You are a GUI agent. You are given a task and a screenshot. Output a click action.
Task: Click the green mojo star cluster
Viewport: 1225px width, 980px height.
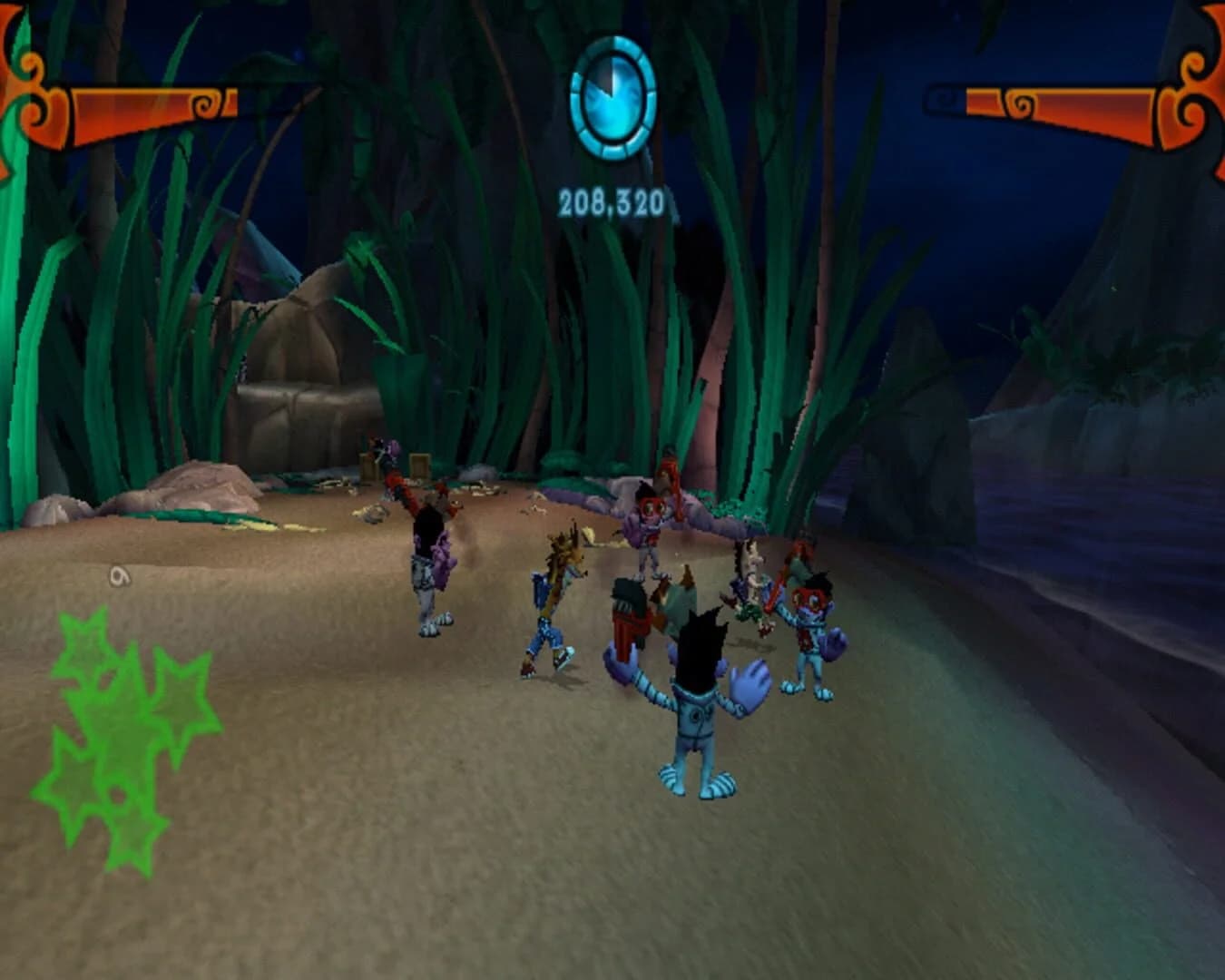[118, 744]
